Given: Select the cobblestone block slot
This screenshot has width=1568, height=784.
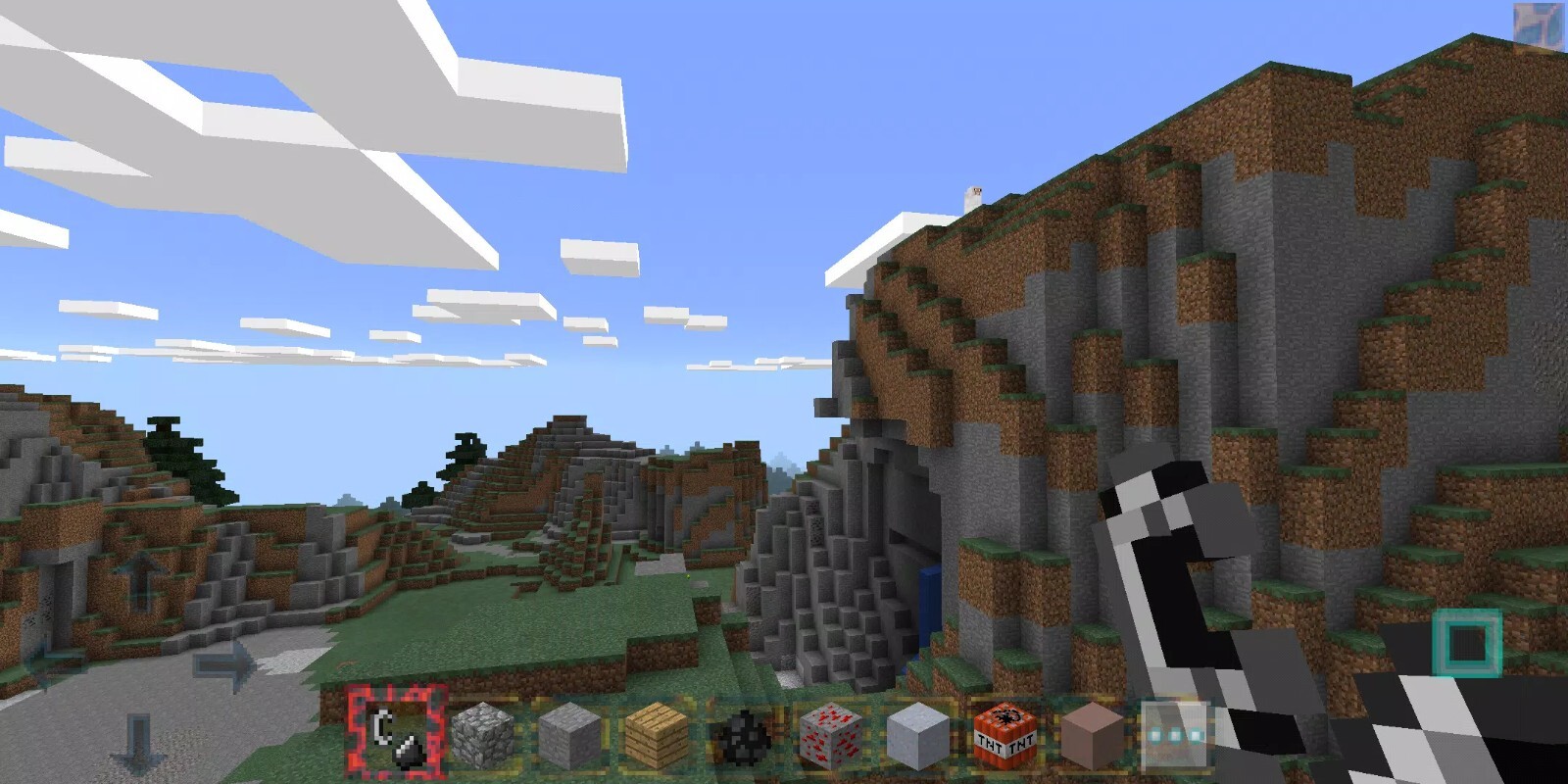Looking at the screenshot, I should point(482,734).
